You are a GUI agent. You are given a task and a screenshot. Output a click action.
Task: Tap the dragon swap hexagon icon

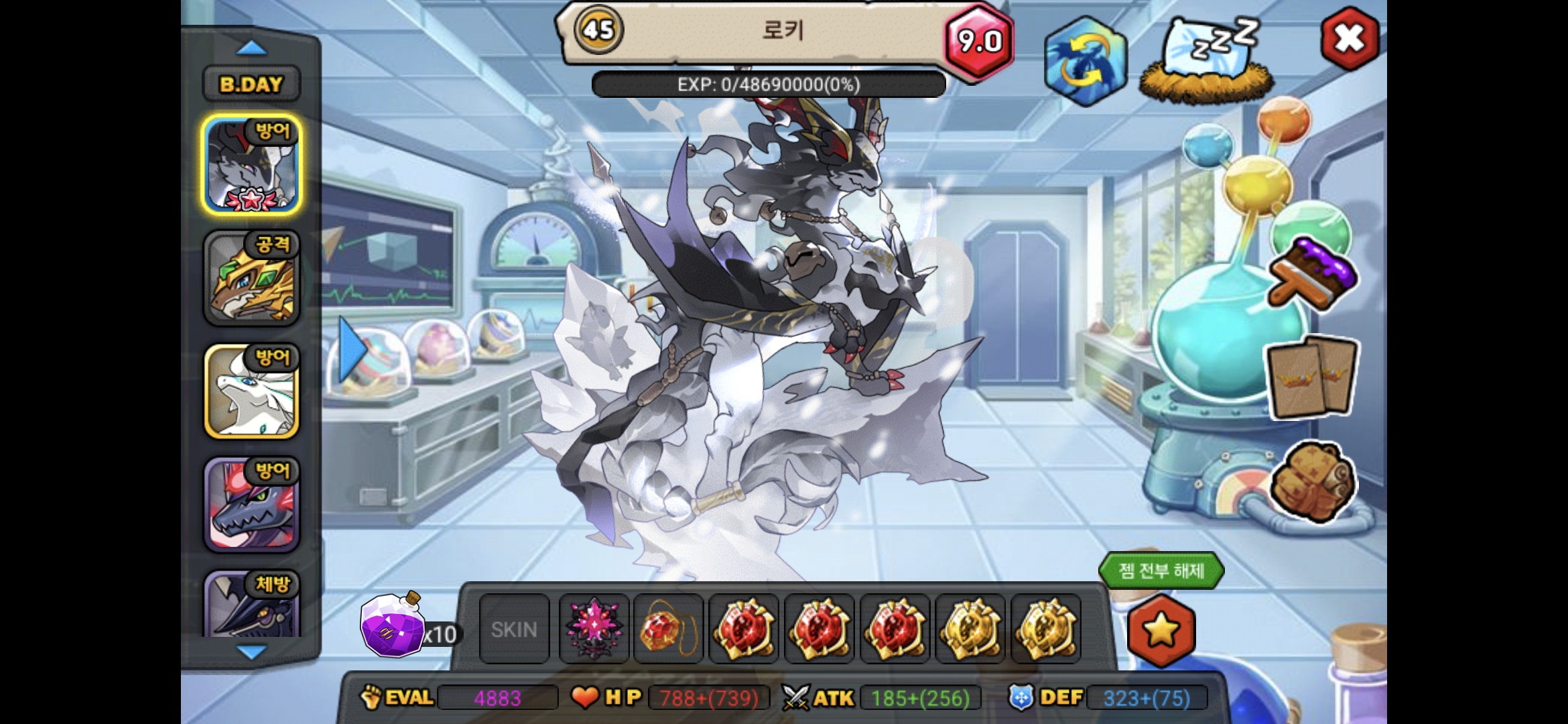[x=1084, y=62]
